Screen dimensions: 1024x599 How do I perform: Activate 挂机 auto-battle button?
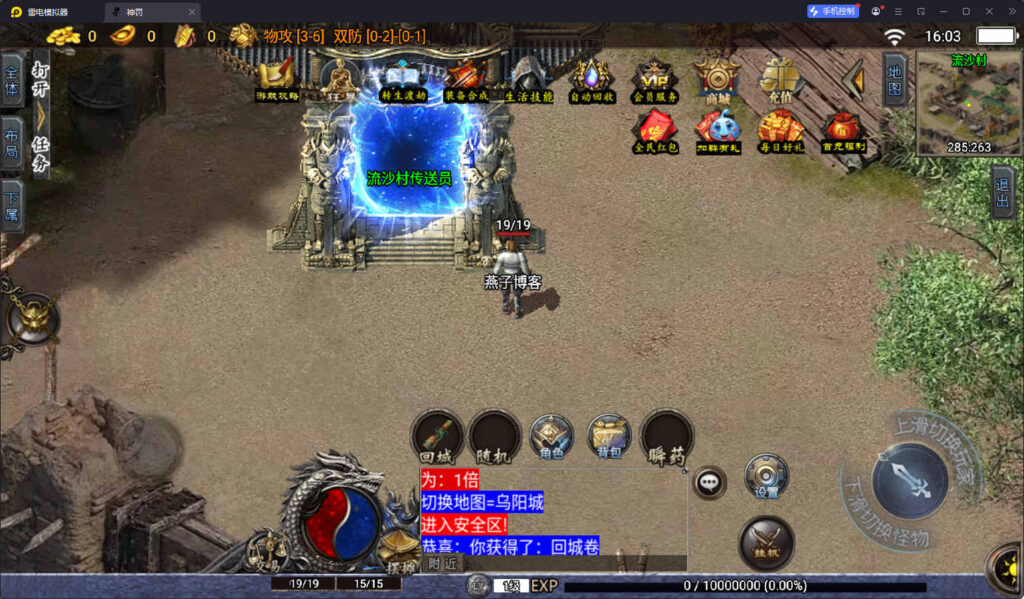766,543
